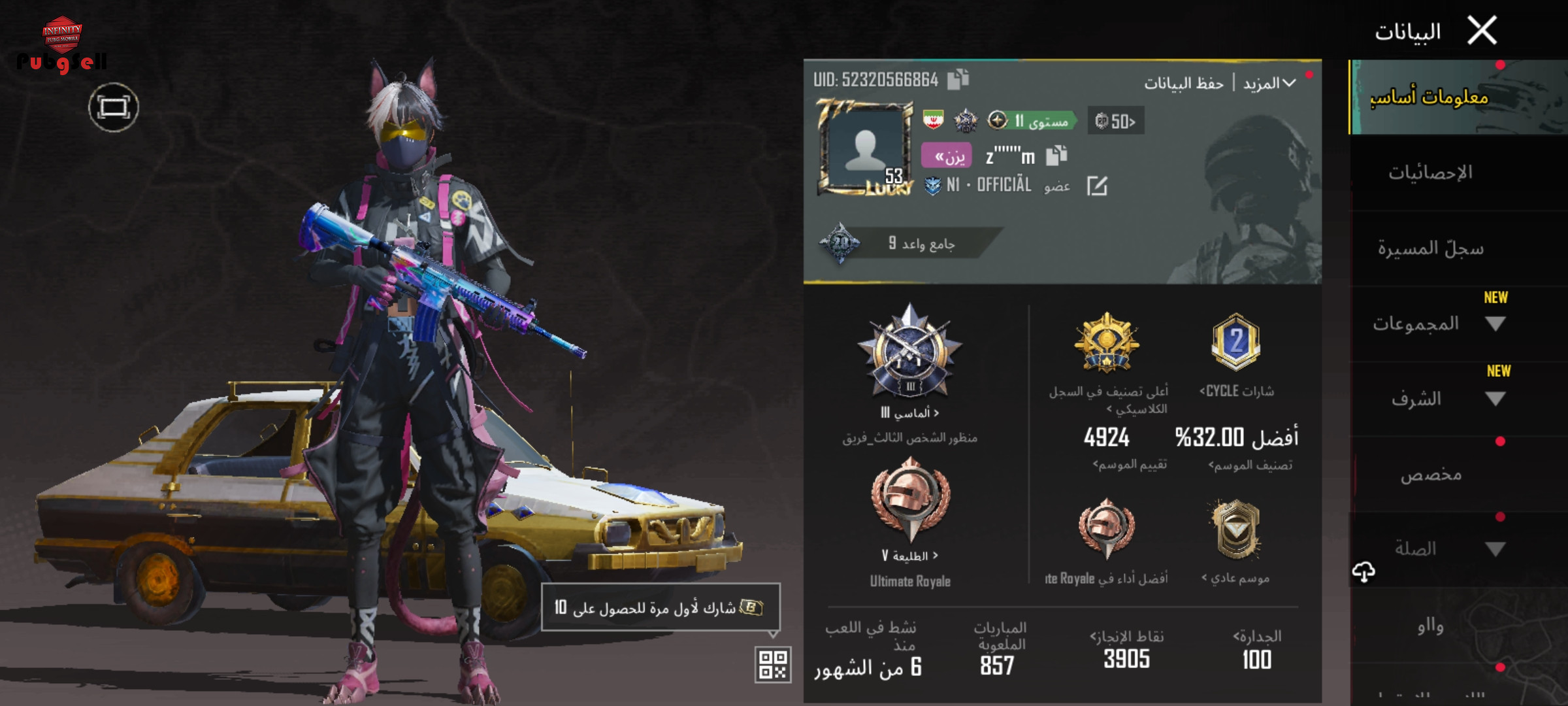Open the مخصص custom tab
Viewport: 1568px width, 706px height.
pos(1431,474)
